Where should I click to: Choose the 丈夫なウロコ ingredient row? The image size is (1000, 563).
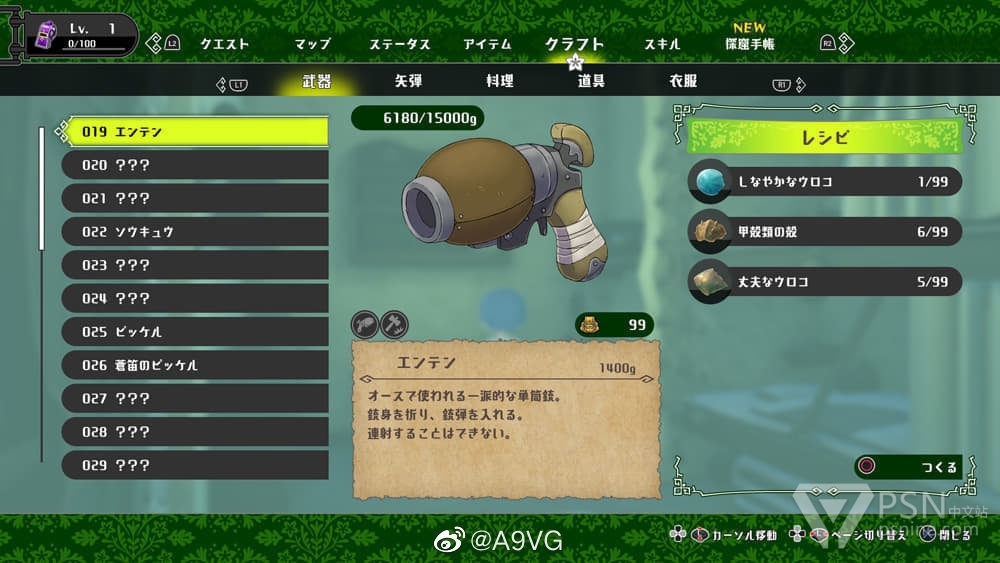pyautogui.click(x=825, y=282)
